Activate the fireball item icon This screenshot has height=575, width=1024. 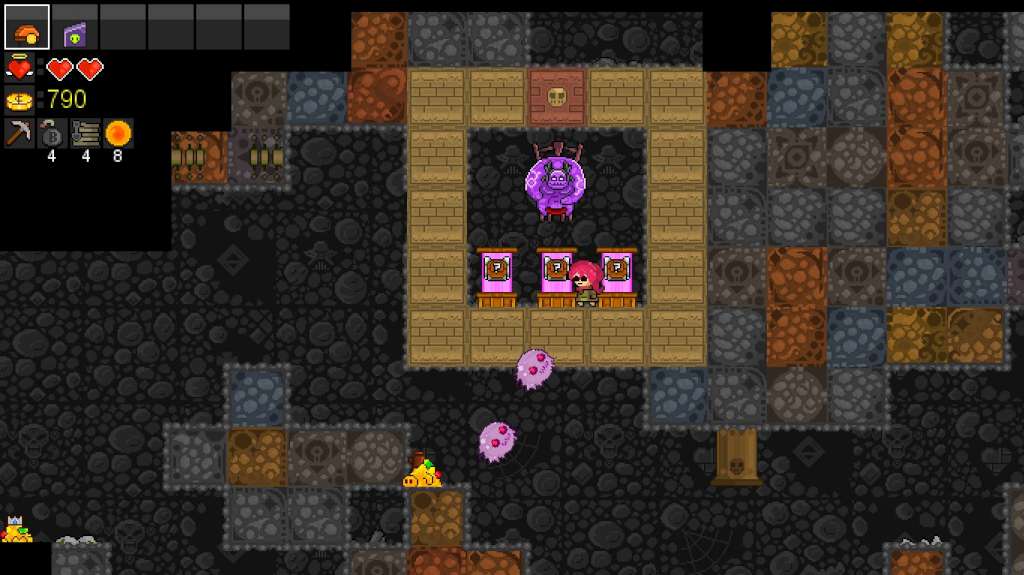[x=118, y=133]
